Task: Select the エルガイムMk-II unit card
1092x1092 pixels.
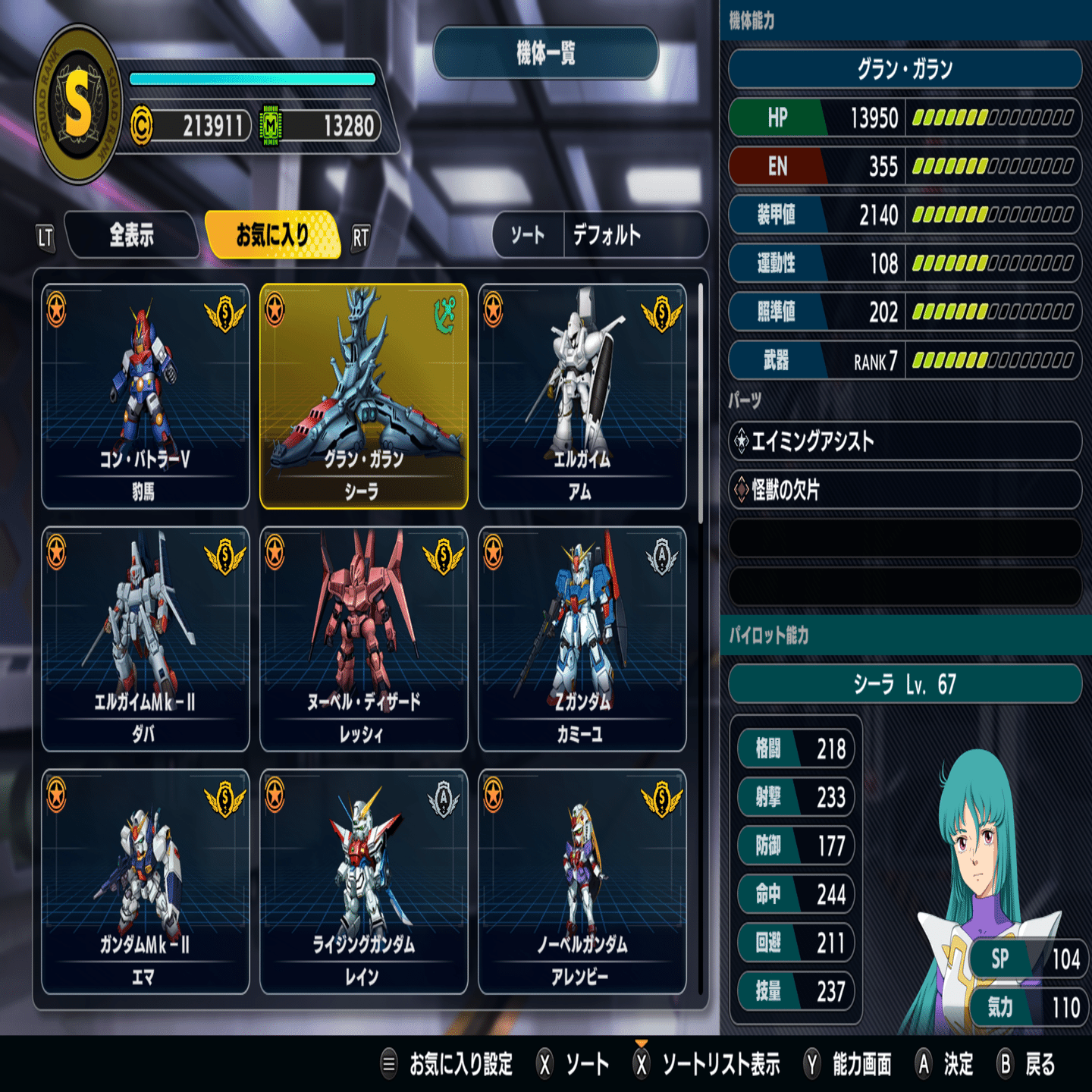Action: pos(146,639)
